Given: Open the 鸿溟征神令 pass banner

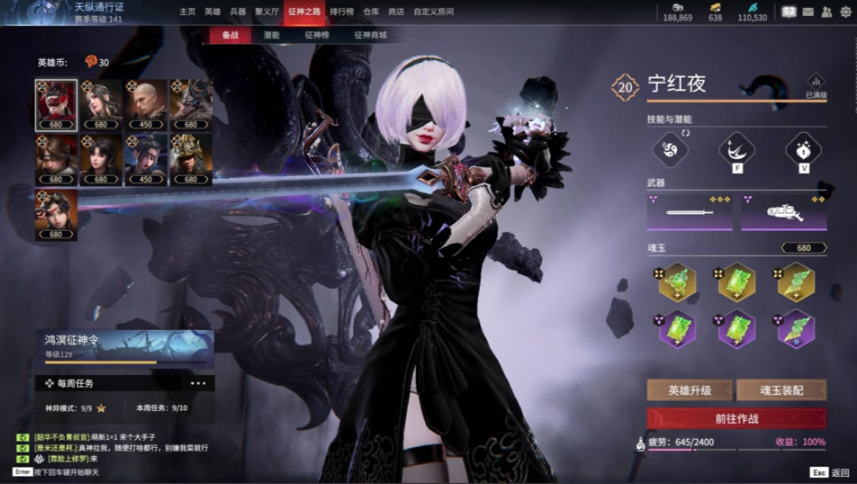Looking at the screenshot, I should tap(126, 346).
